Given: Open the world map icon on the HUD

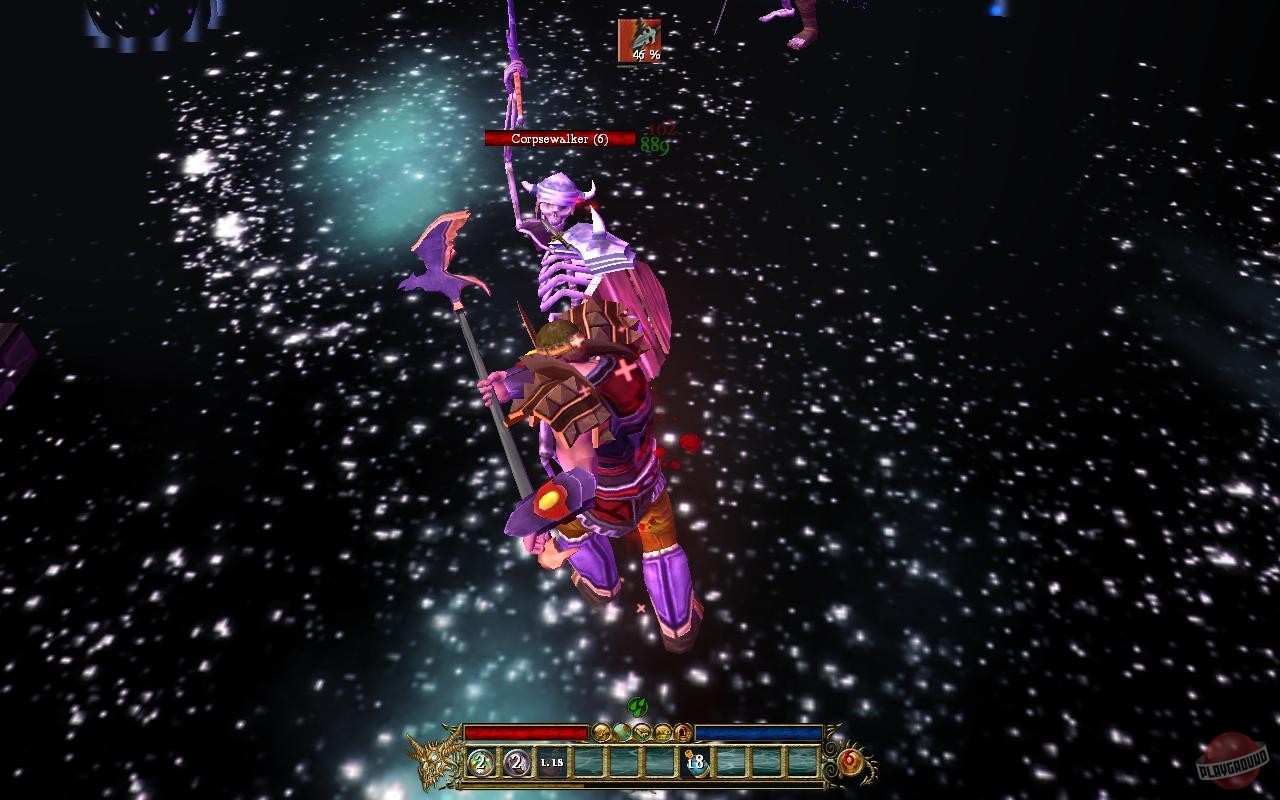Looking at the screenshot, I should point(622,731).
